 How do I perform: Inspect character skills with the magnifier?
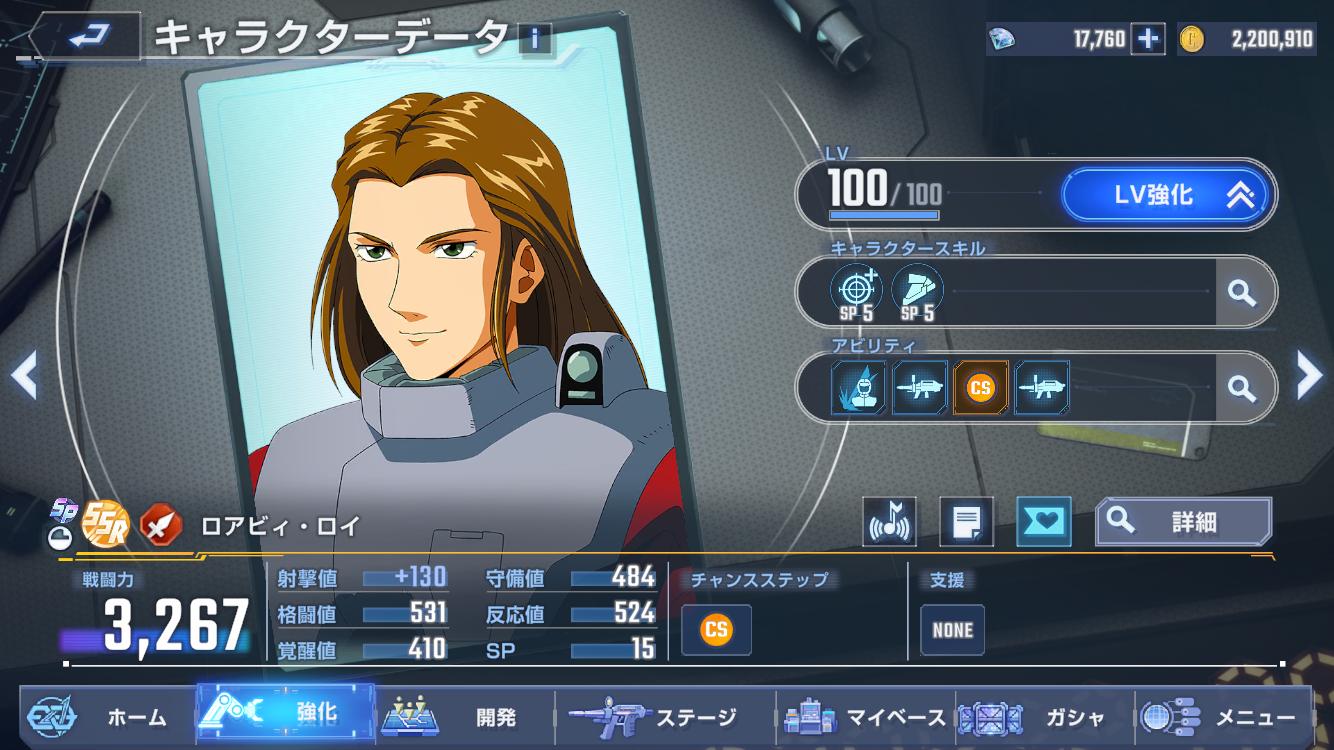click(x=1242, y=292)
